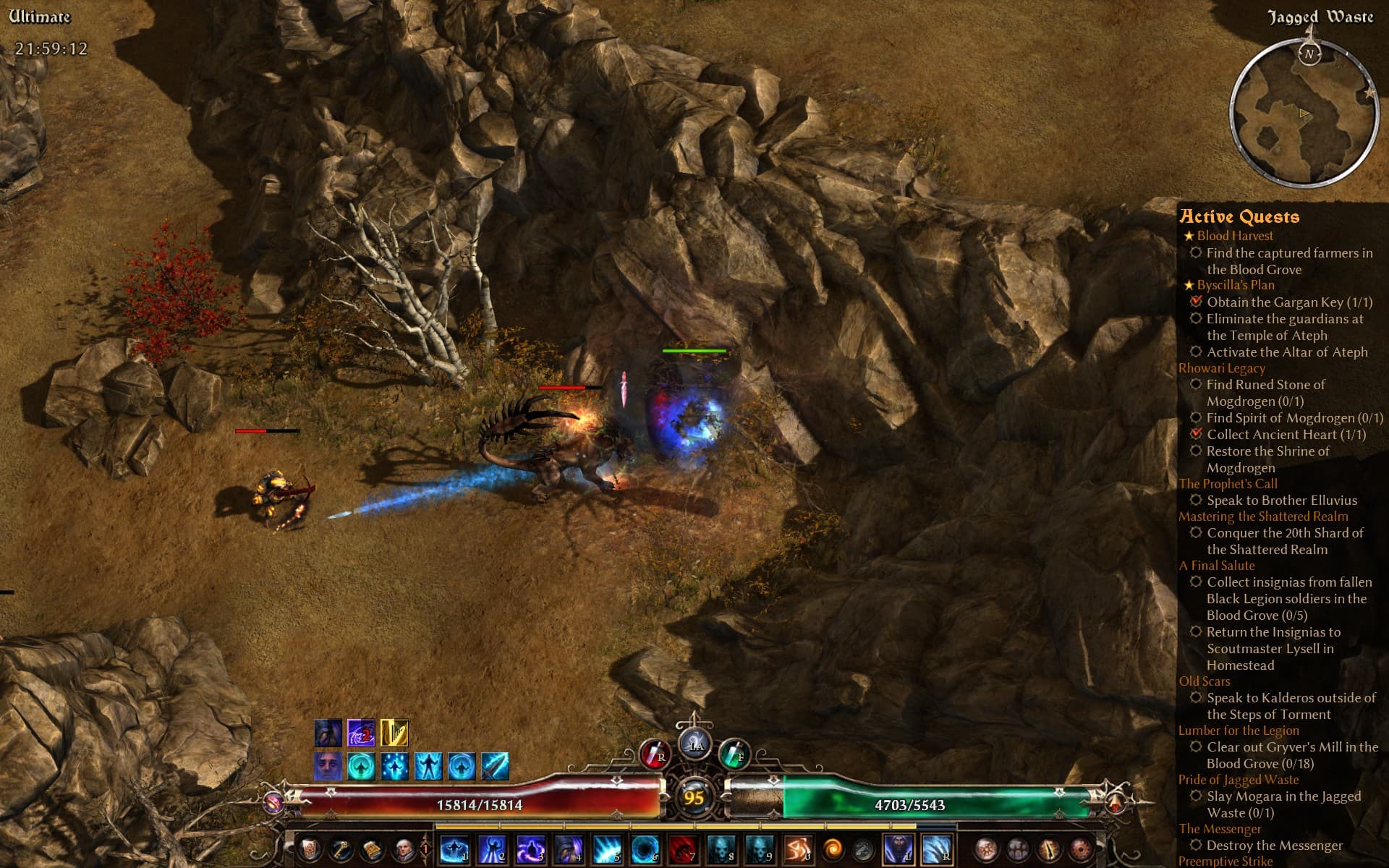Open the gear cog menu button
Screen dimensions: 1389x868
(862, 849)
